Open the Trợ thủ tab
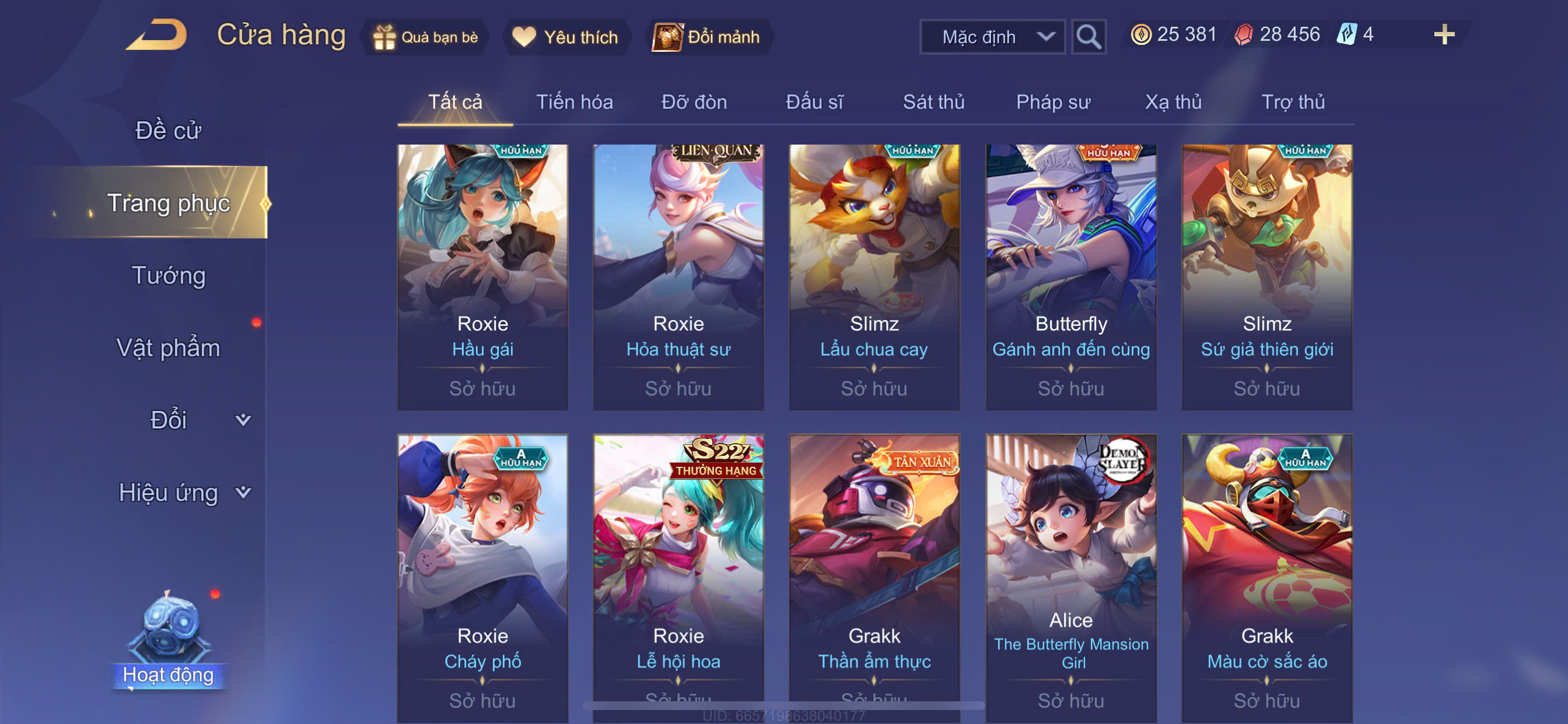The height and width of the screenshot is (724, 1568). click(x=1292, y=101)
